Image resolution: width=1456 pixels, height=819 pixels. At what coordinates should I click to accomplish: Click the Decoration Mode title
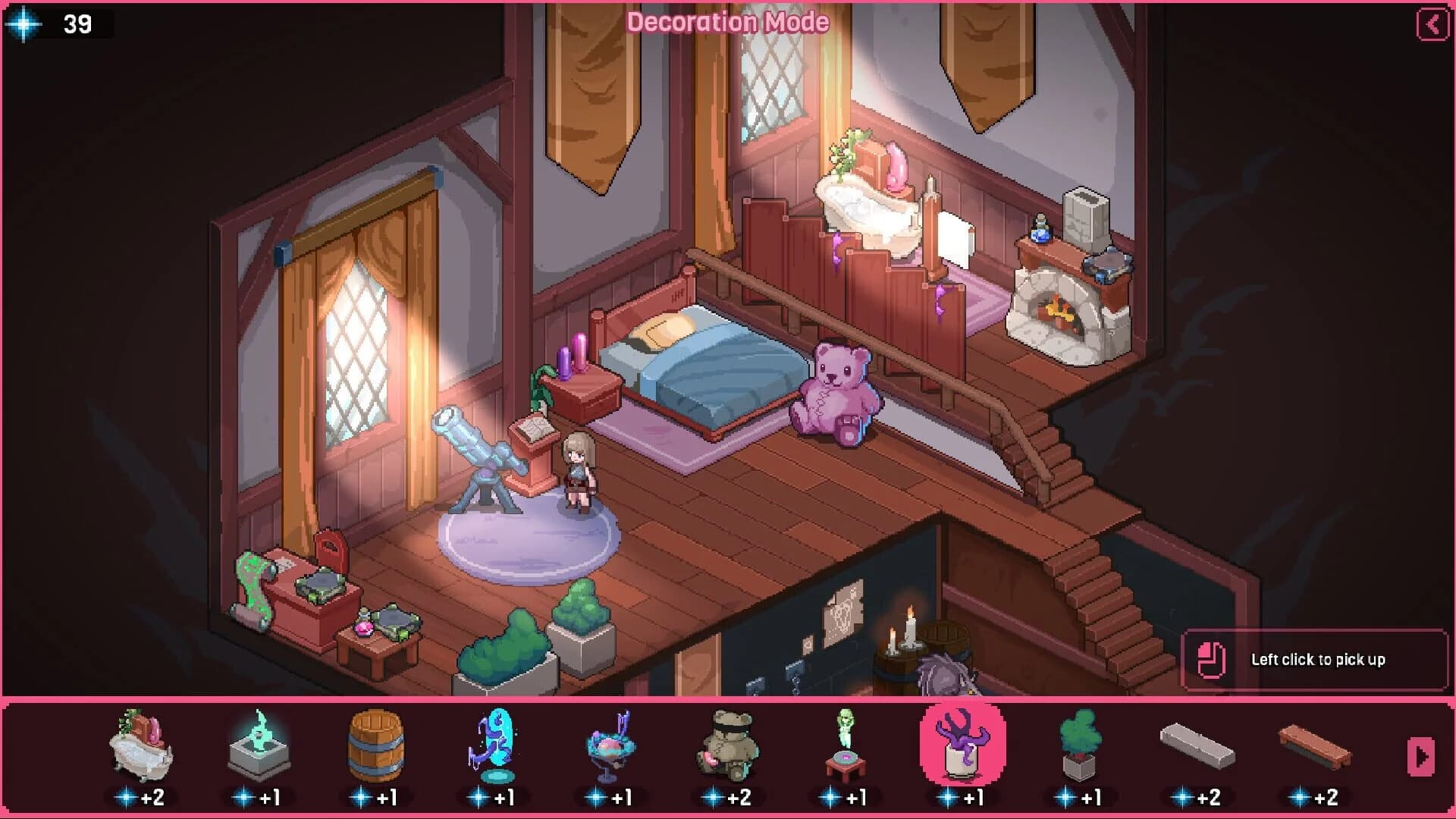(x=728, y=23)
